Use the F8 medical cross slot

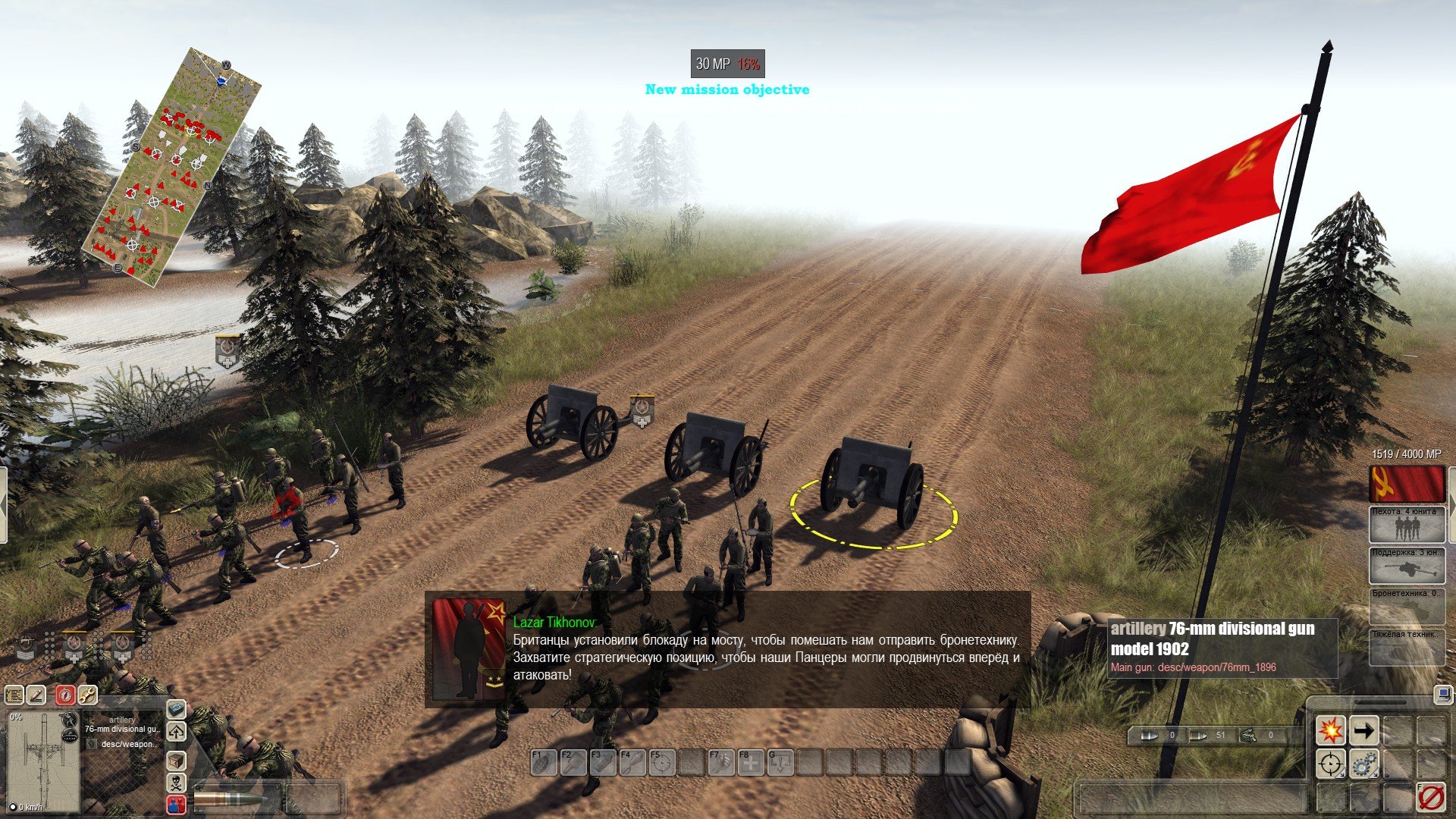750,762
